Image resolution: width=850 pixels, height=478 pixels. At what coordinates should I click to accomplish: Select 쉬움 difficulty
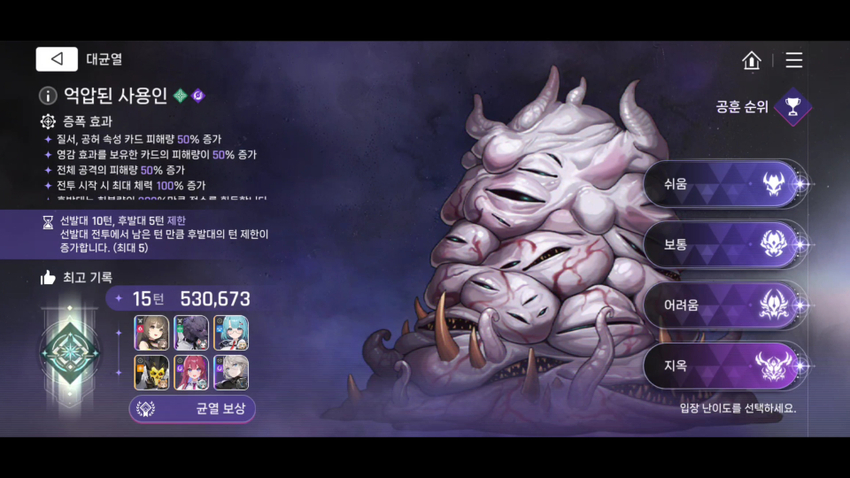coord(722,184)
